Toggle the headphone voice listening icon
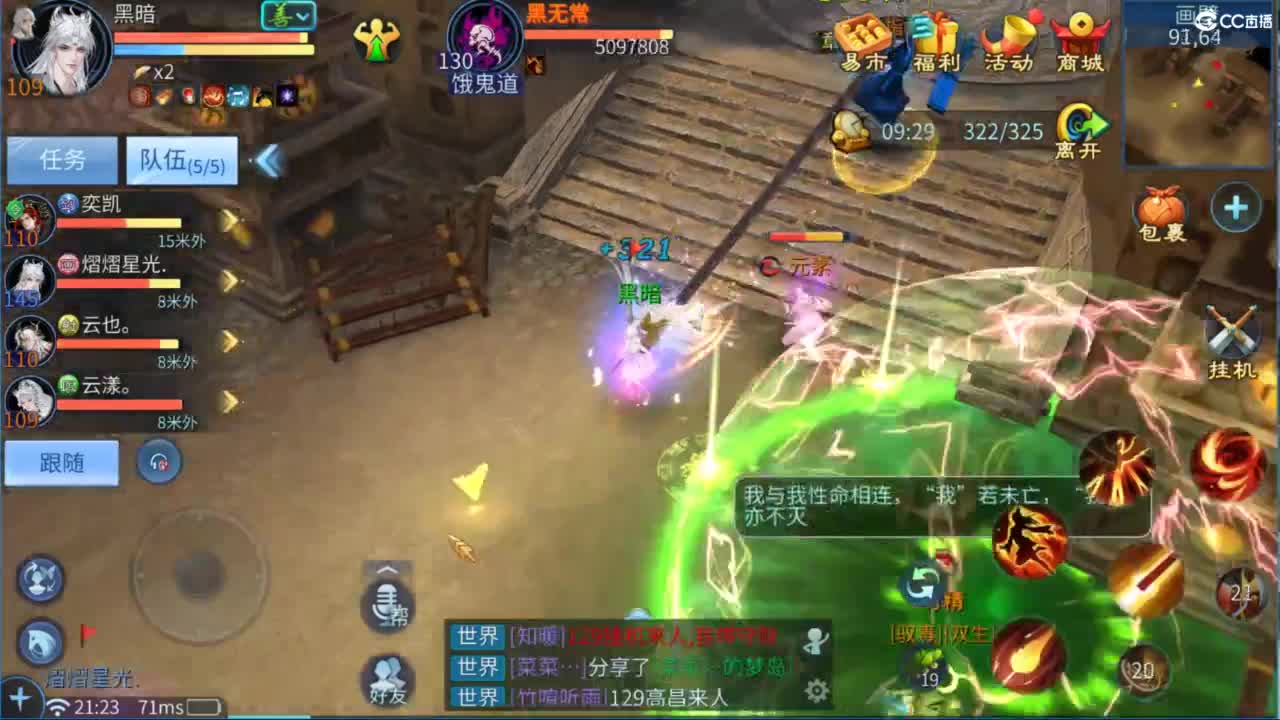This screenshot has width=1280, height=720. (x=159, y=462)
